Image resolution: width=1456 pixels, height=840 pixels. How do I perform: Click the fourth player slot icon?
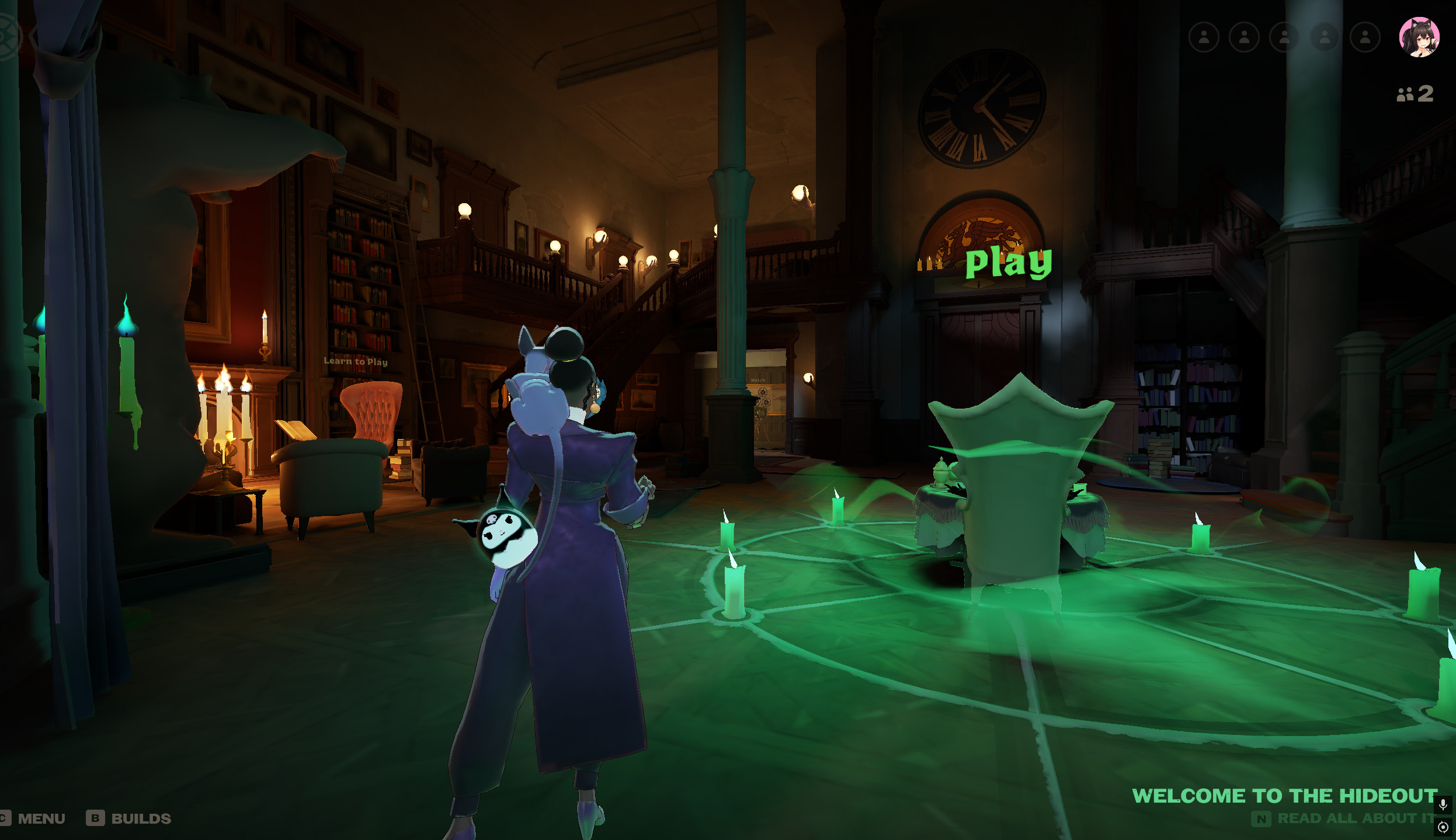(1324, 36)
